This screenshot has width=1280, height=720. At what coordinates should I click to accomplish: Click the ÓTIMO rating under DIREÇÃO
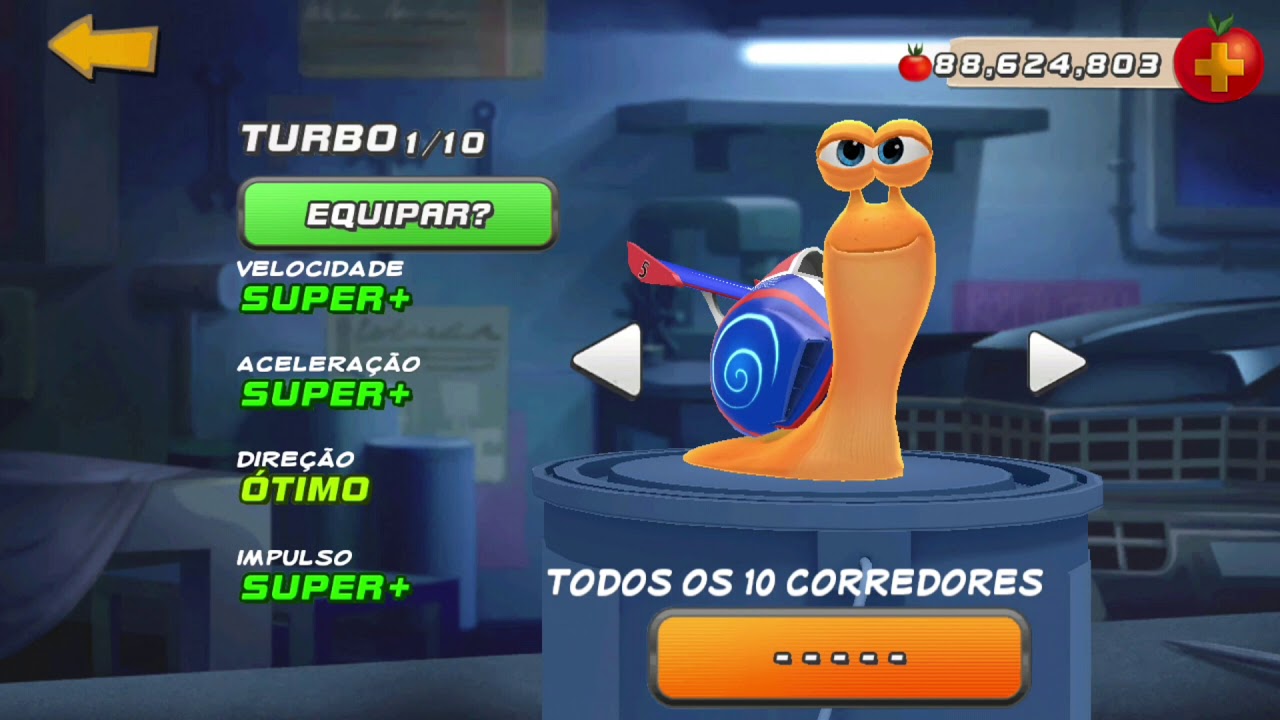305,488
